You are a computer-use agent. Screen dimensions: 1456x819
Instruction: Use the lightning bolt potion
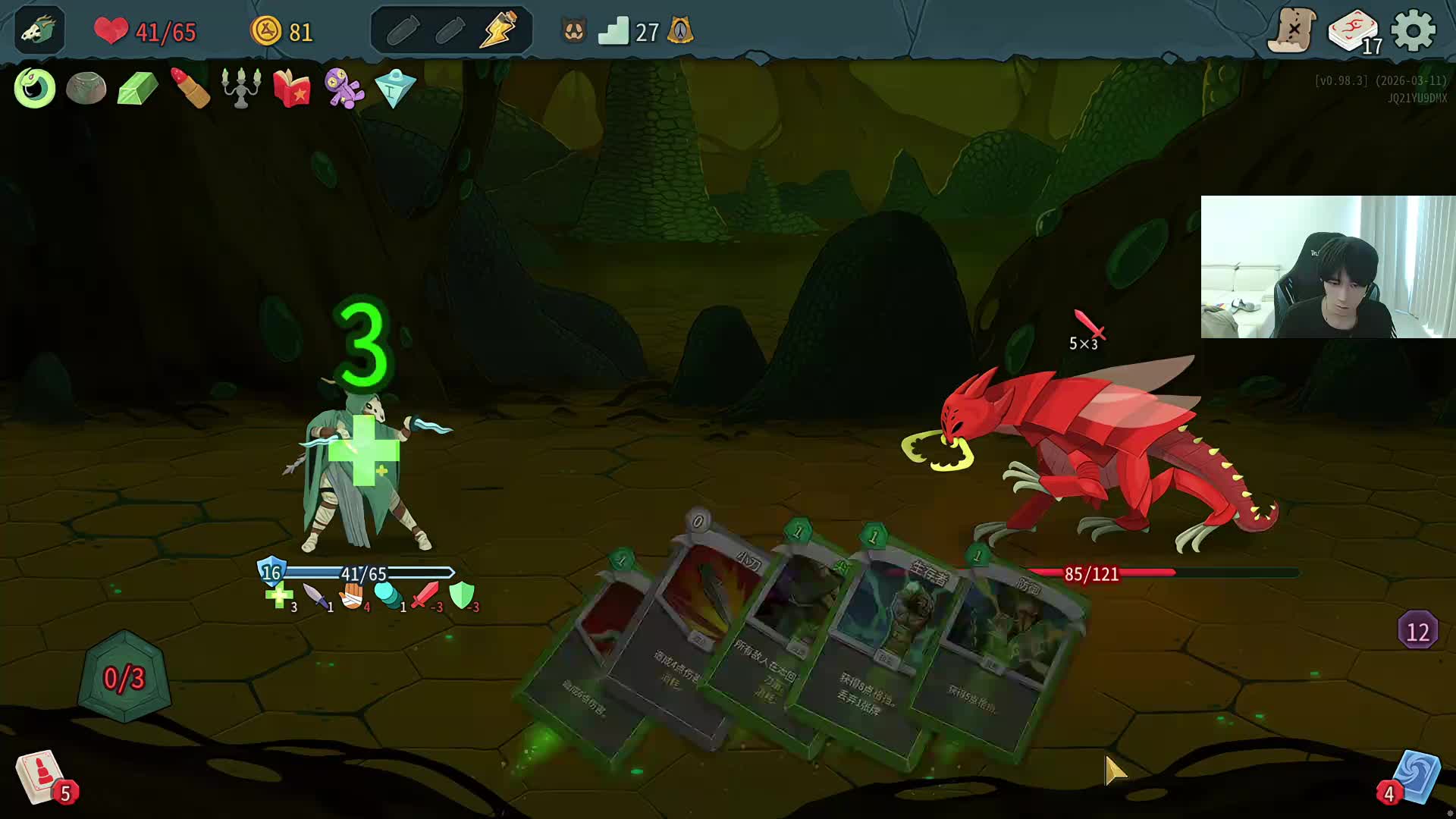click(x=498, y=31)
